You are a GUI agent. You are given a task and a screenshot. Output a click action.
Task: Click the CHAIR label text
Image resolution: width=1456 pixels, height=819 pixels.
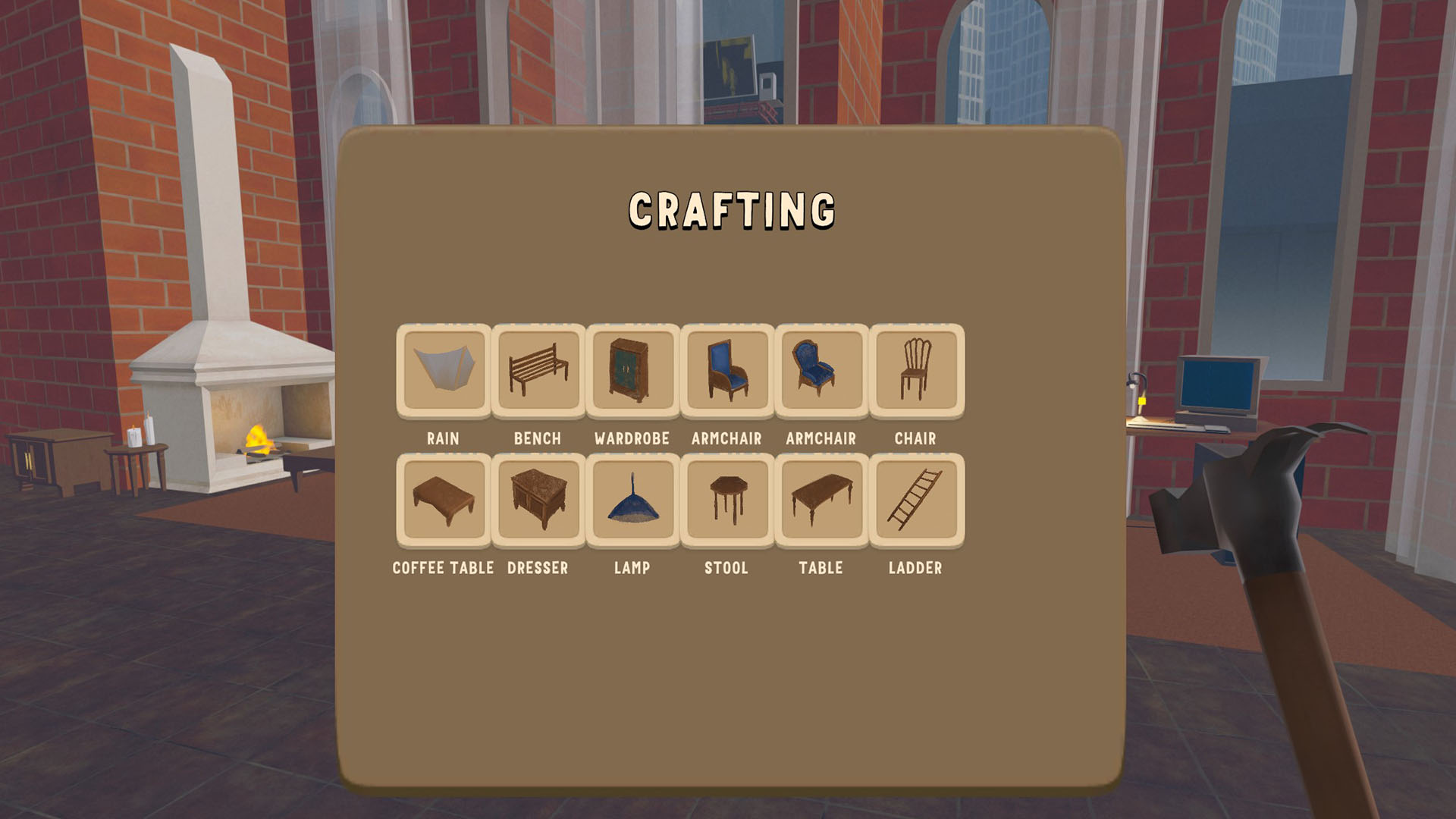[915, 438]
